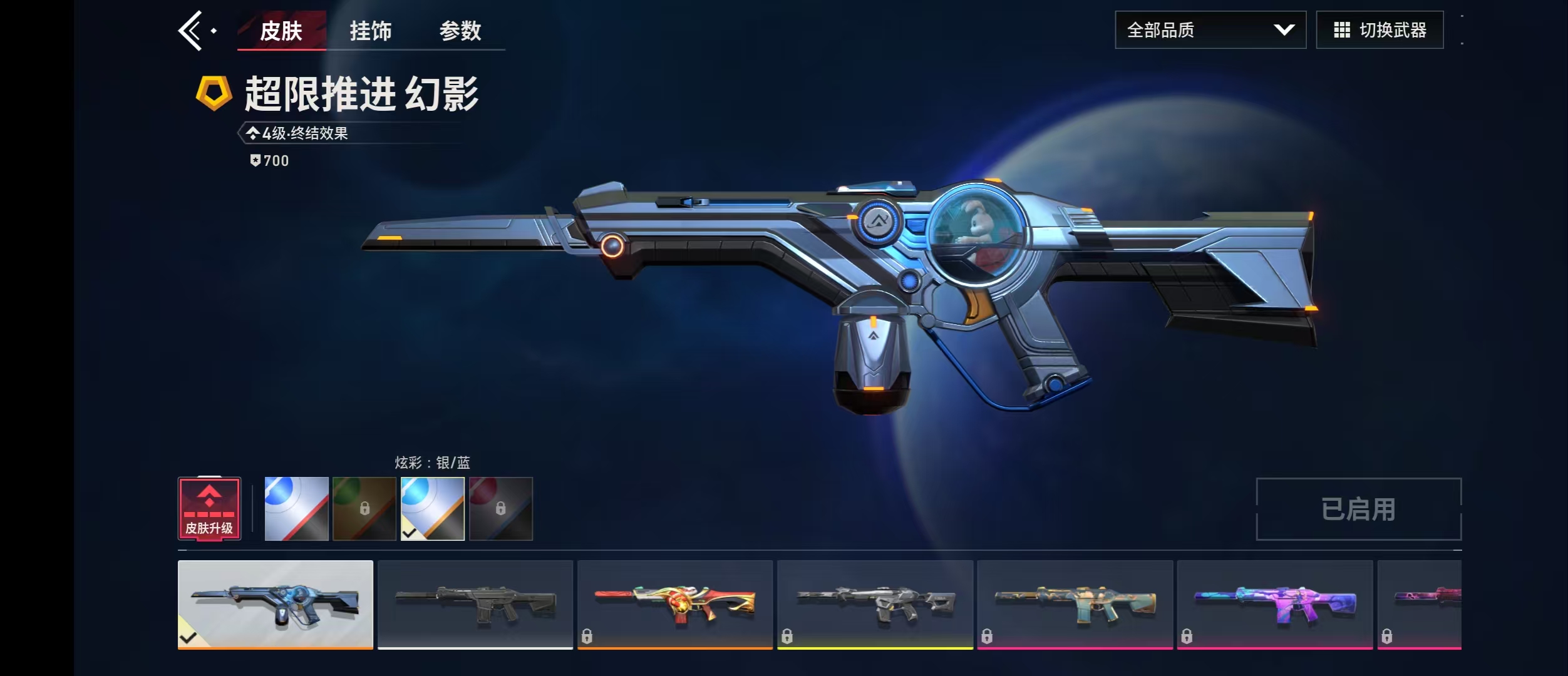Screen dimensions: 1568x676
Task: Preview the red and gold Phantom skin
Action: coord(675,604)
